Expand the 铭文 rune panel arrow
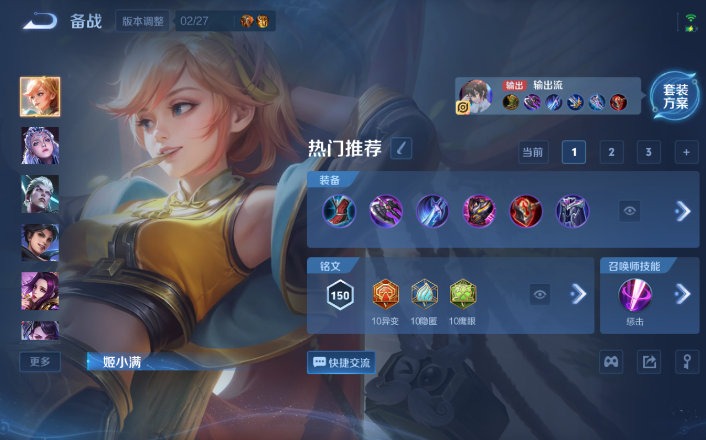 (578, 294)
